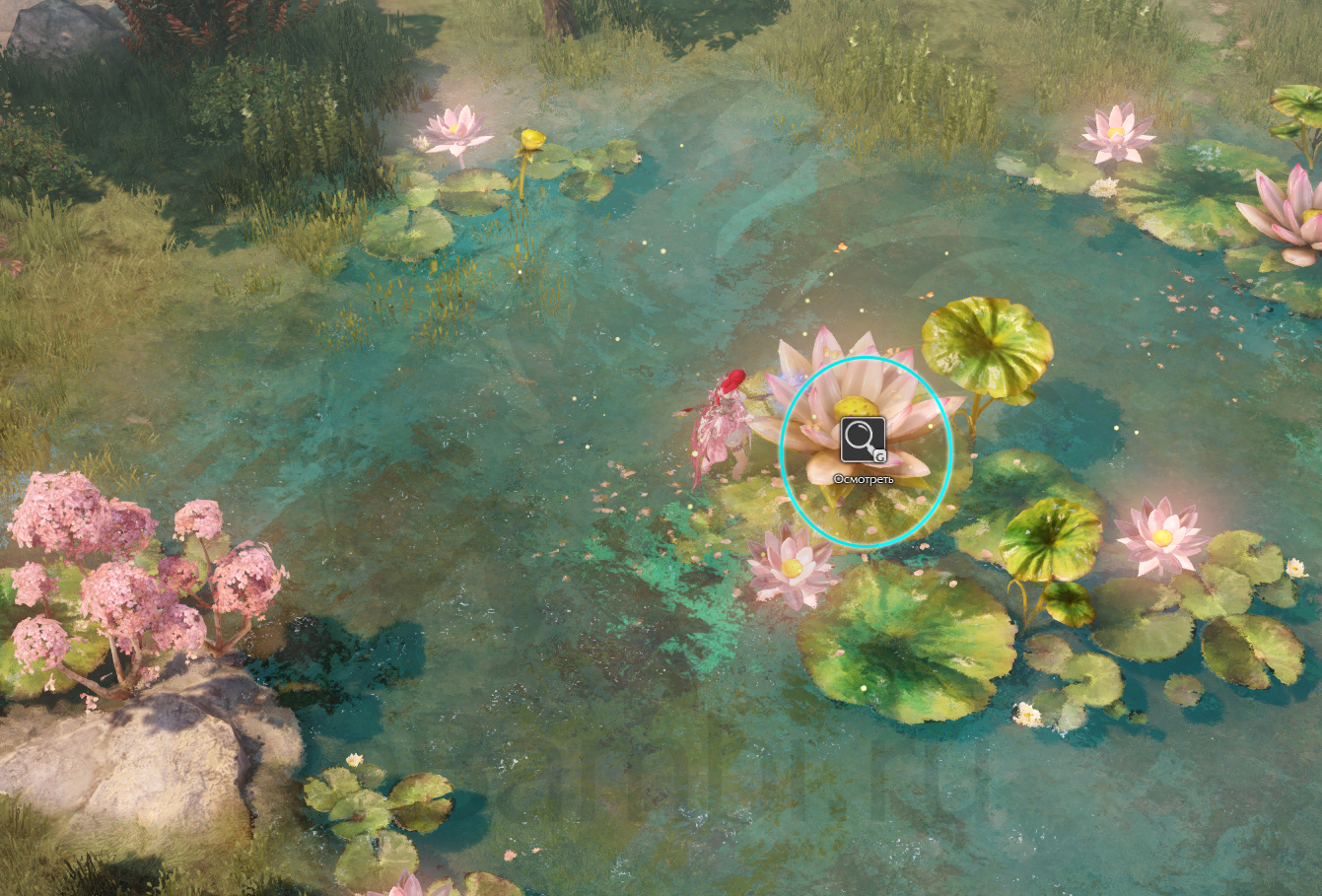The height and width of the screenshot is (896, 1322).
Task: Click the magnifying glass Осмотреть icon
Action: (863, 440)
